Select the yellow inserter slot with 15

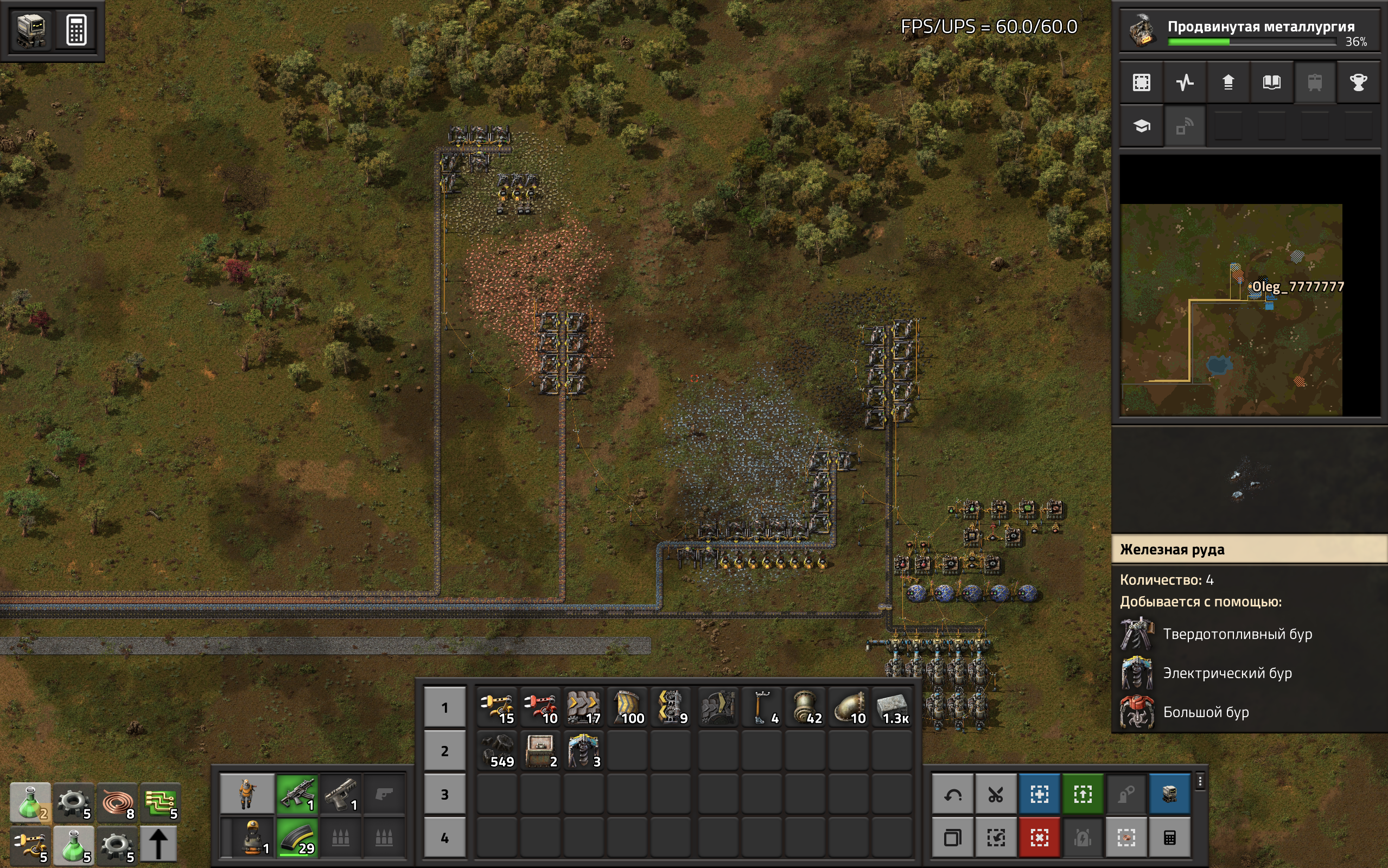497,707
